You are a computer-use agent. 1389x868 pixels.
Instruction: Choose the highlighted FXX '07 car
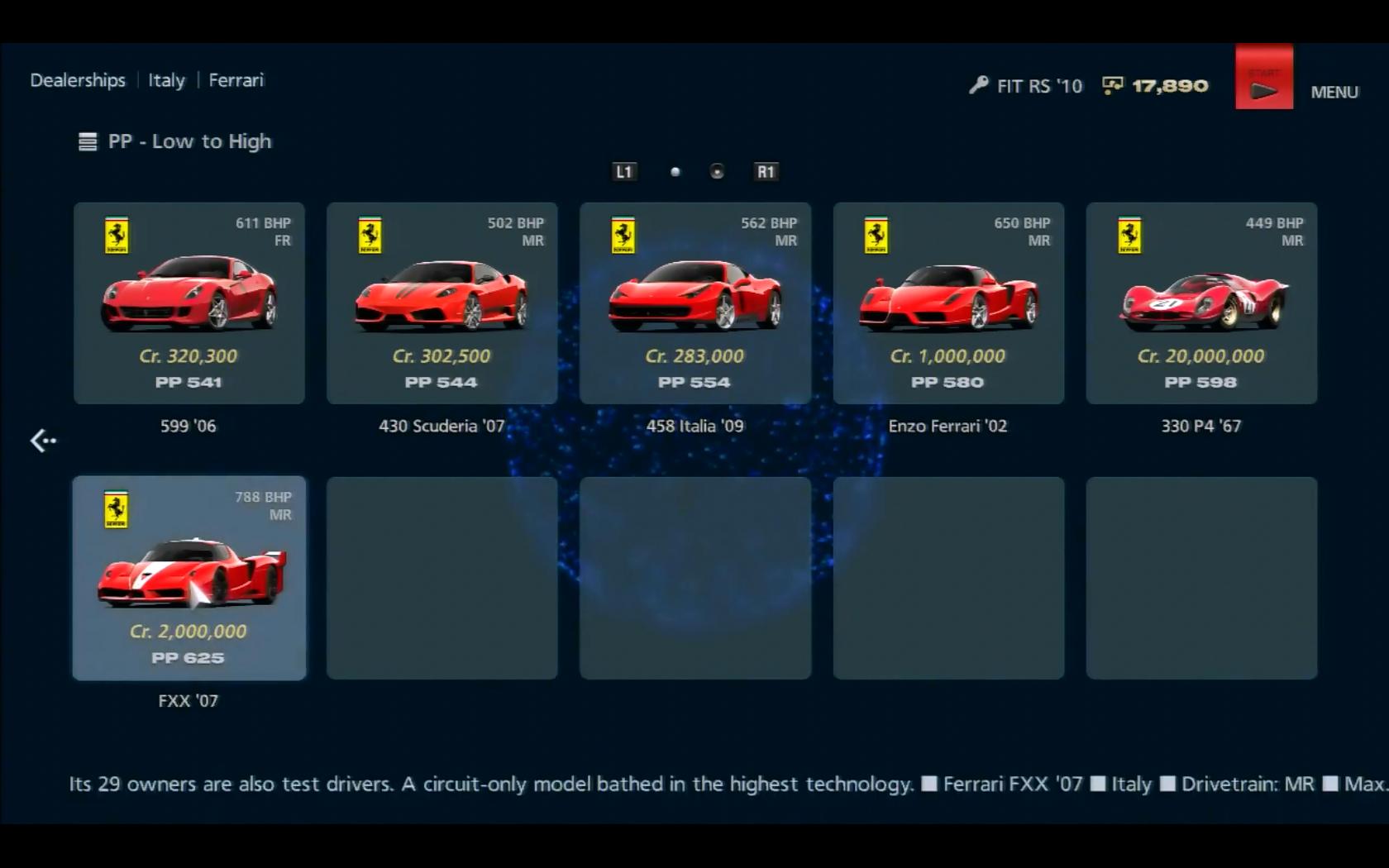tap(189, 578)
